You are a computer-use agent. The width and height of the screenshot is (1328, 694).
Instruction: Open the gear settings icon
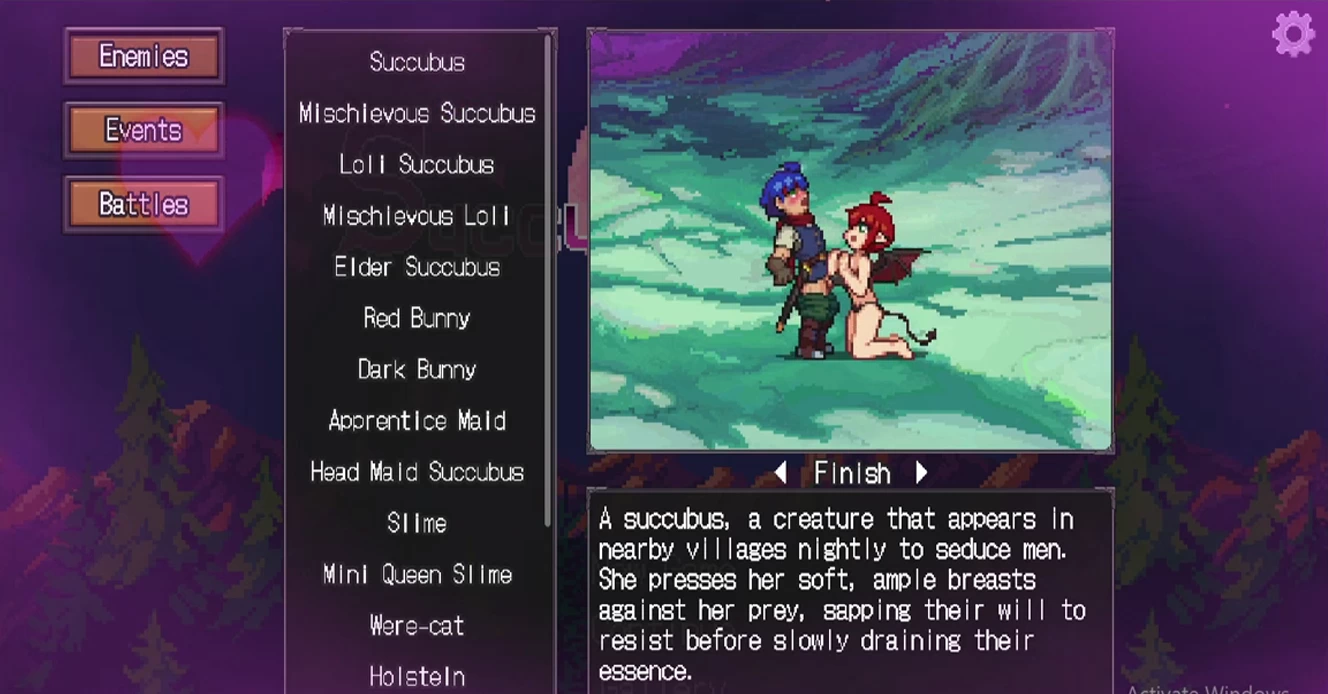(1292, 34)
